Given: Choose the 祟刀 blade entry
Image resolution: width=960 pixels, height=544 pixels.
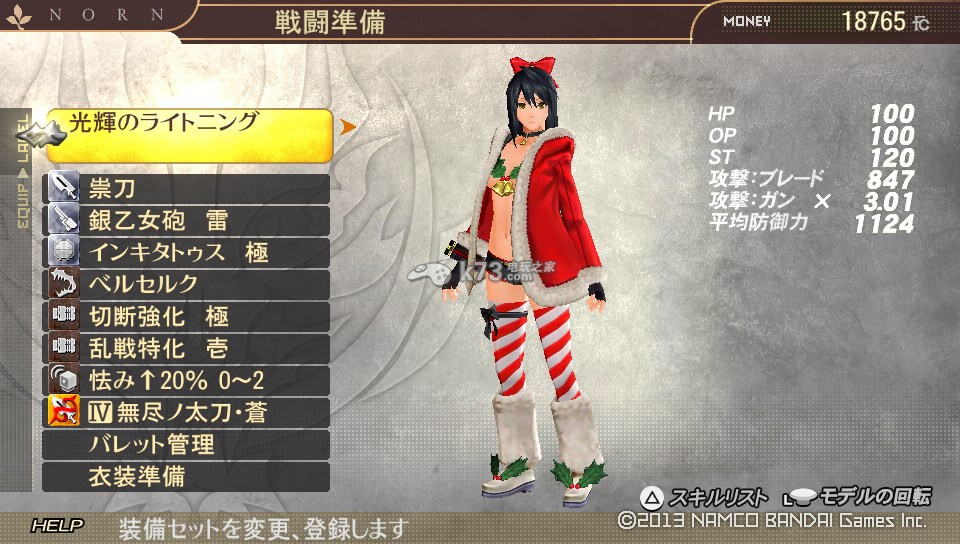Looking at the screenshot, I should tap(188, 189).
